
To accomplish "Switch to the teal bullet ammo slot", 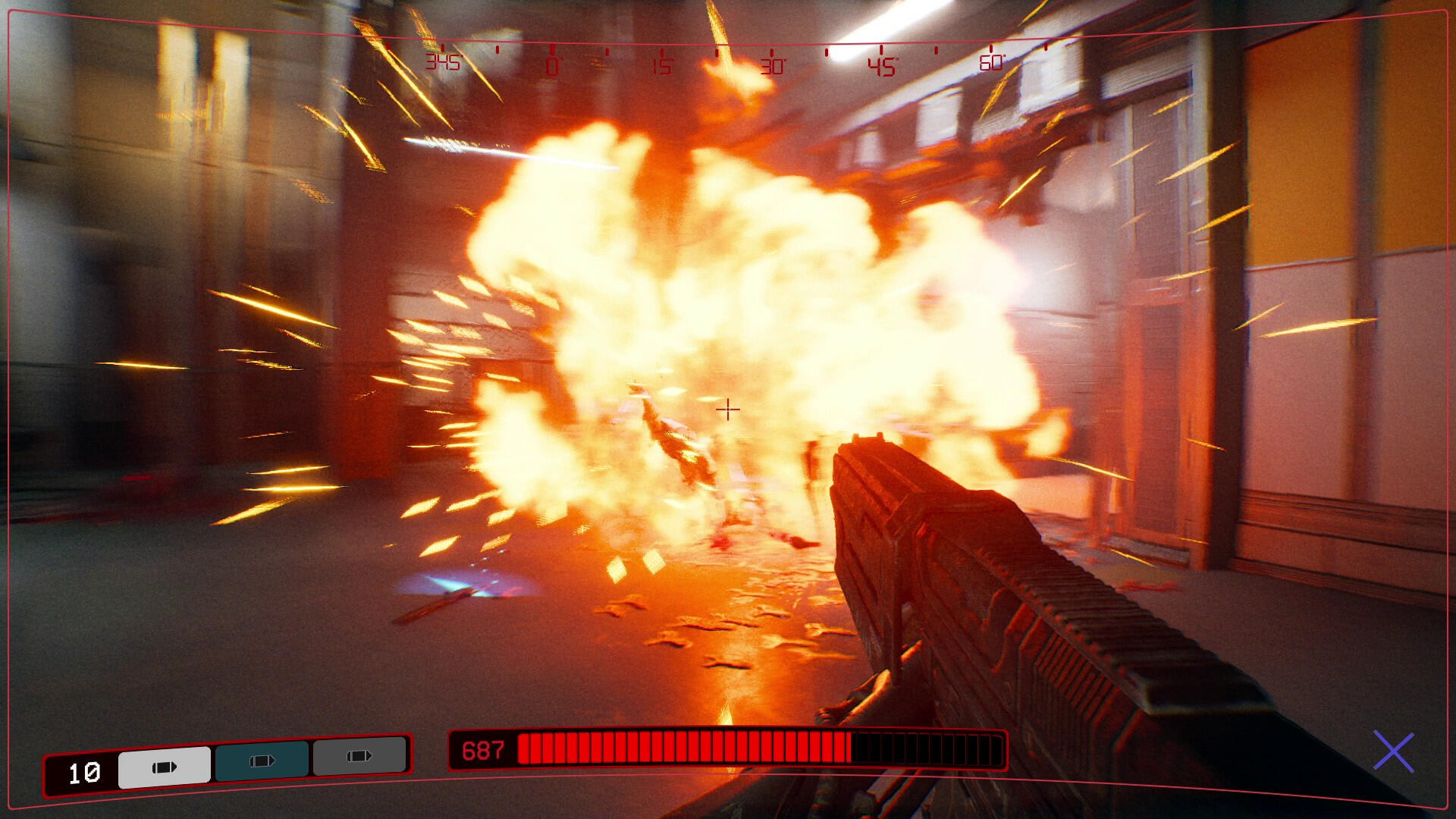I will 262,761.
